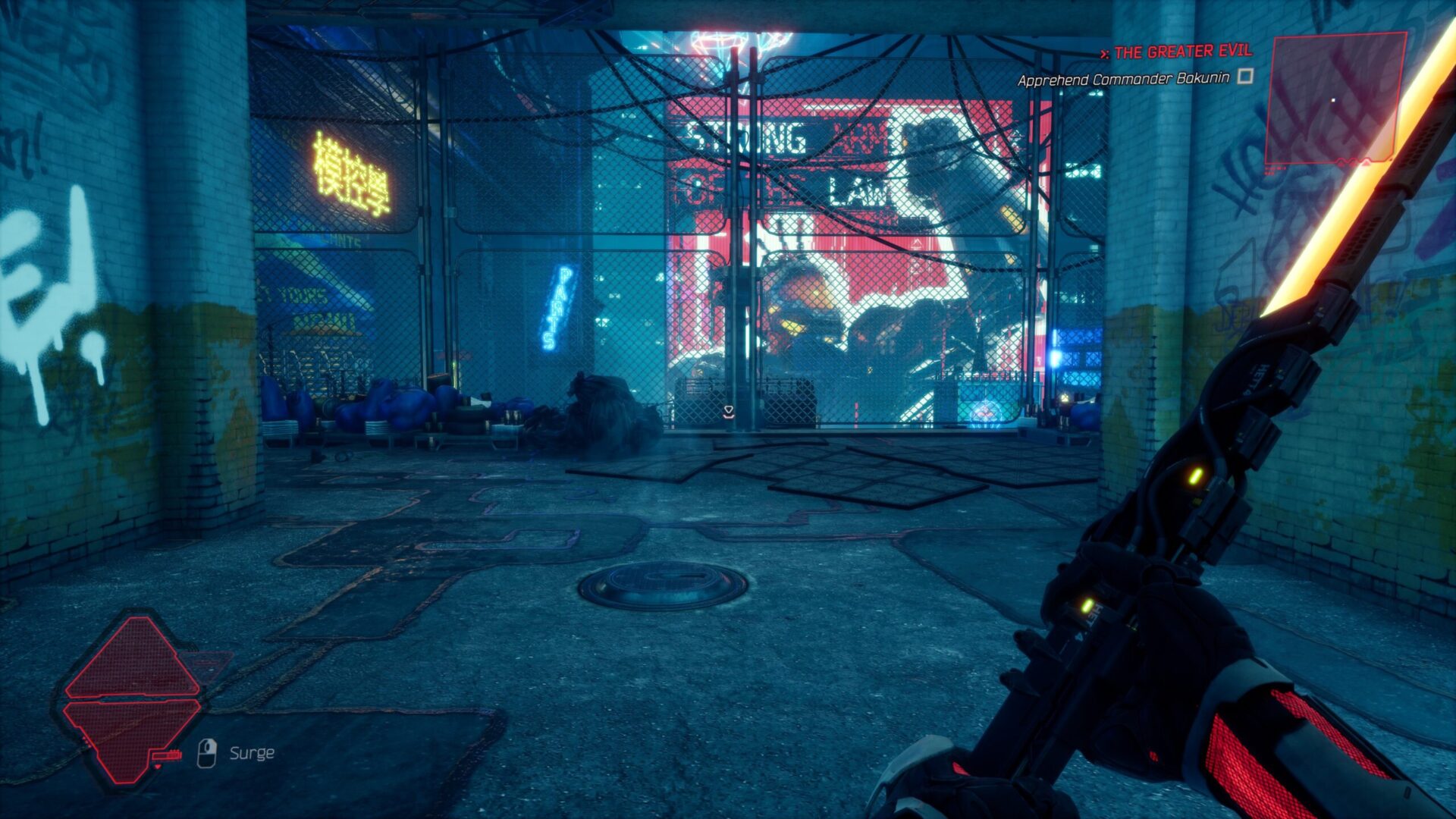Click the blue PARIS neon sign

point(558,307)
